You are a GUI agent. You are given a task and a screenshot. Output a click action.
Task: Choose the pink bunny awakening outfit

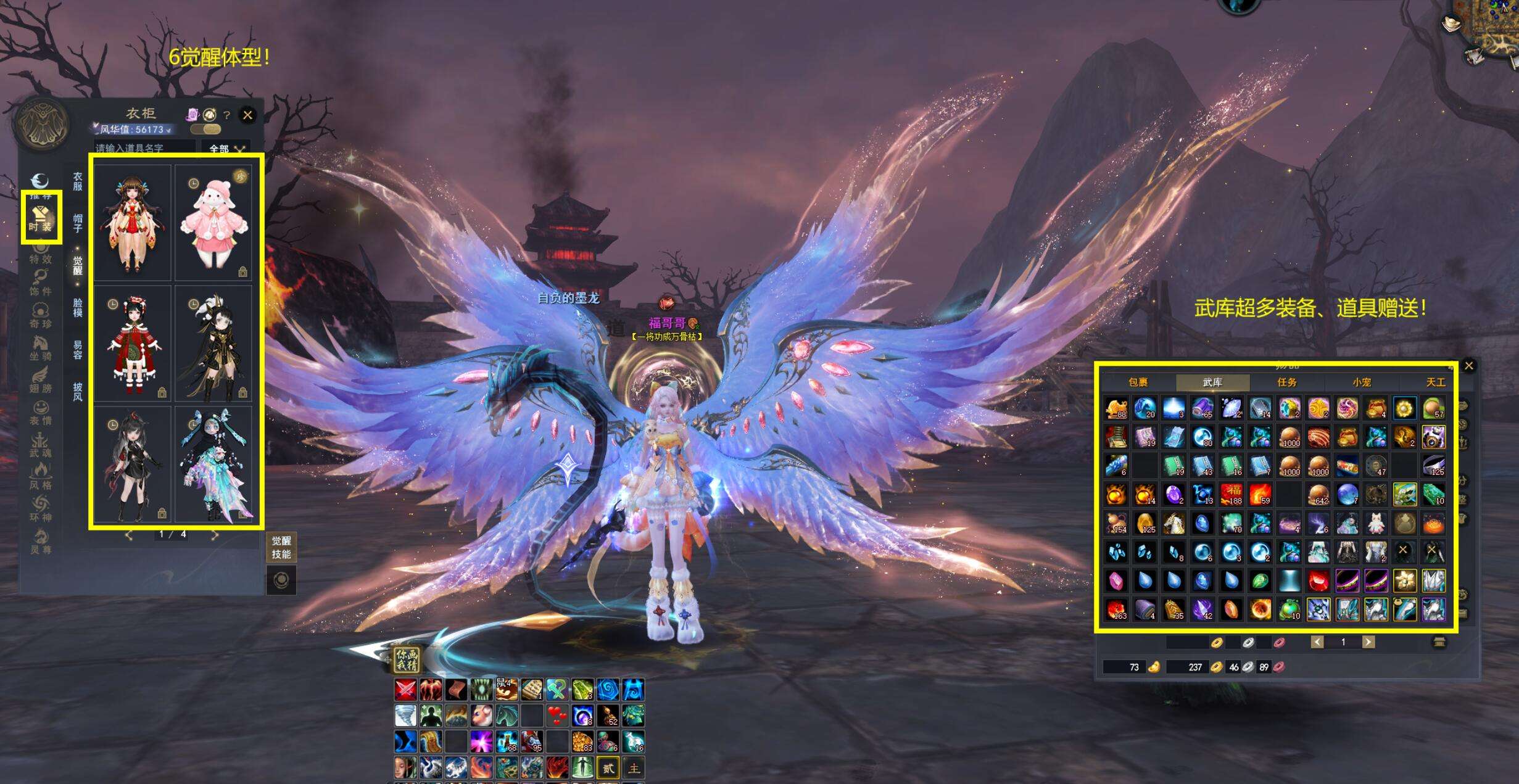[x=213, y=223]
